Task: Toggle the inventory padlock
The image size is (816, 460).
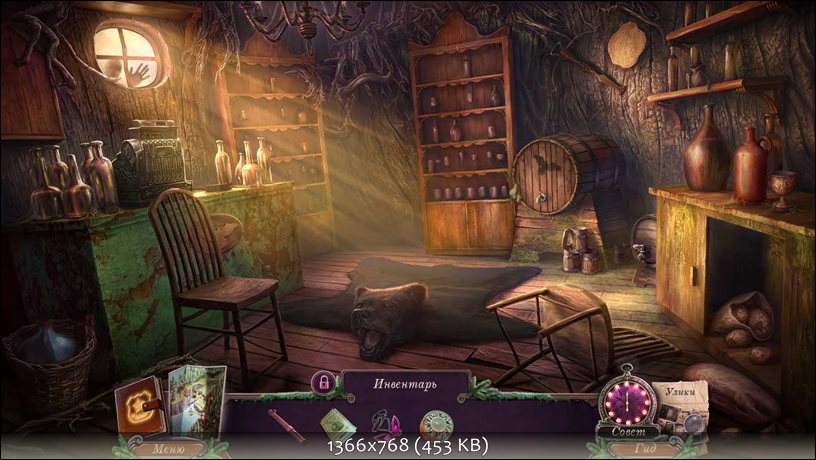Action: (323, 382)
